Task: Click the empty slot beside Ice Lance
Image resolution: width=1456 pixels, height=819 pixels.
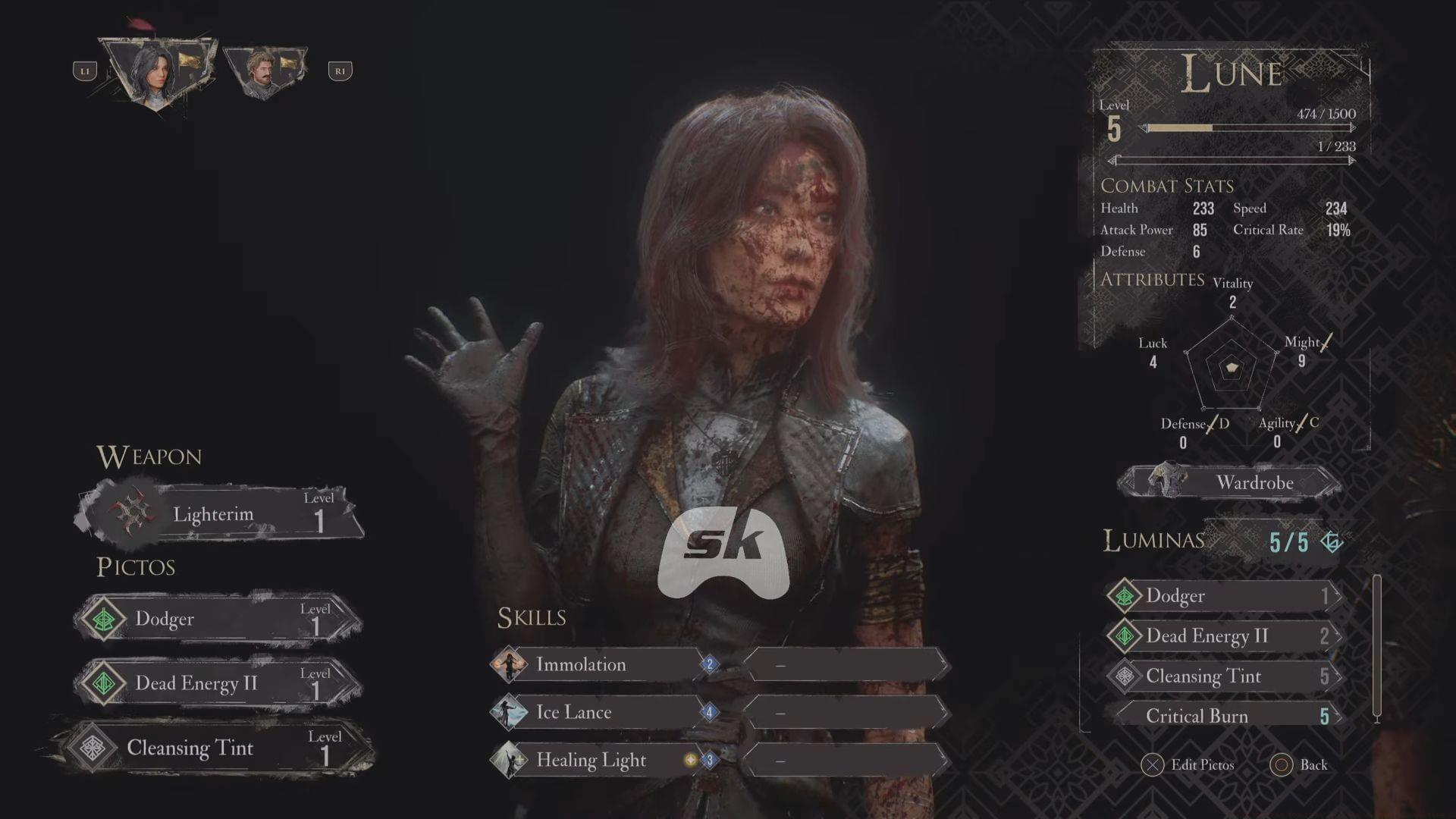Action: 846,712
